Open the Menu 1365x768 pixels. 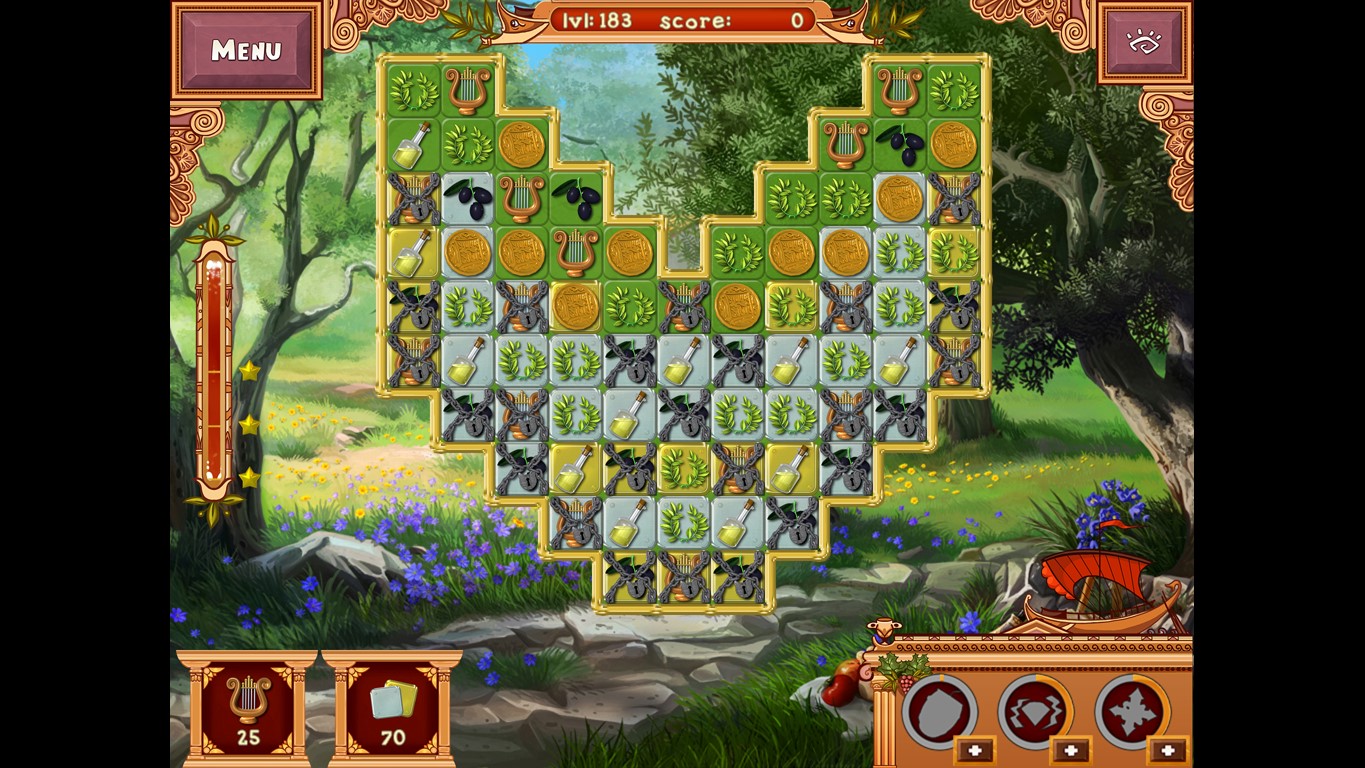[x=247, y=49]
